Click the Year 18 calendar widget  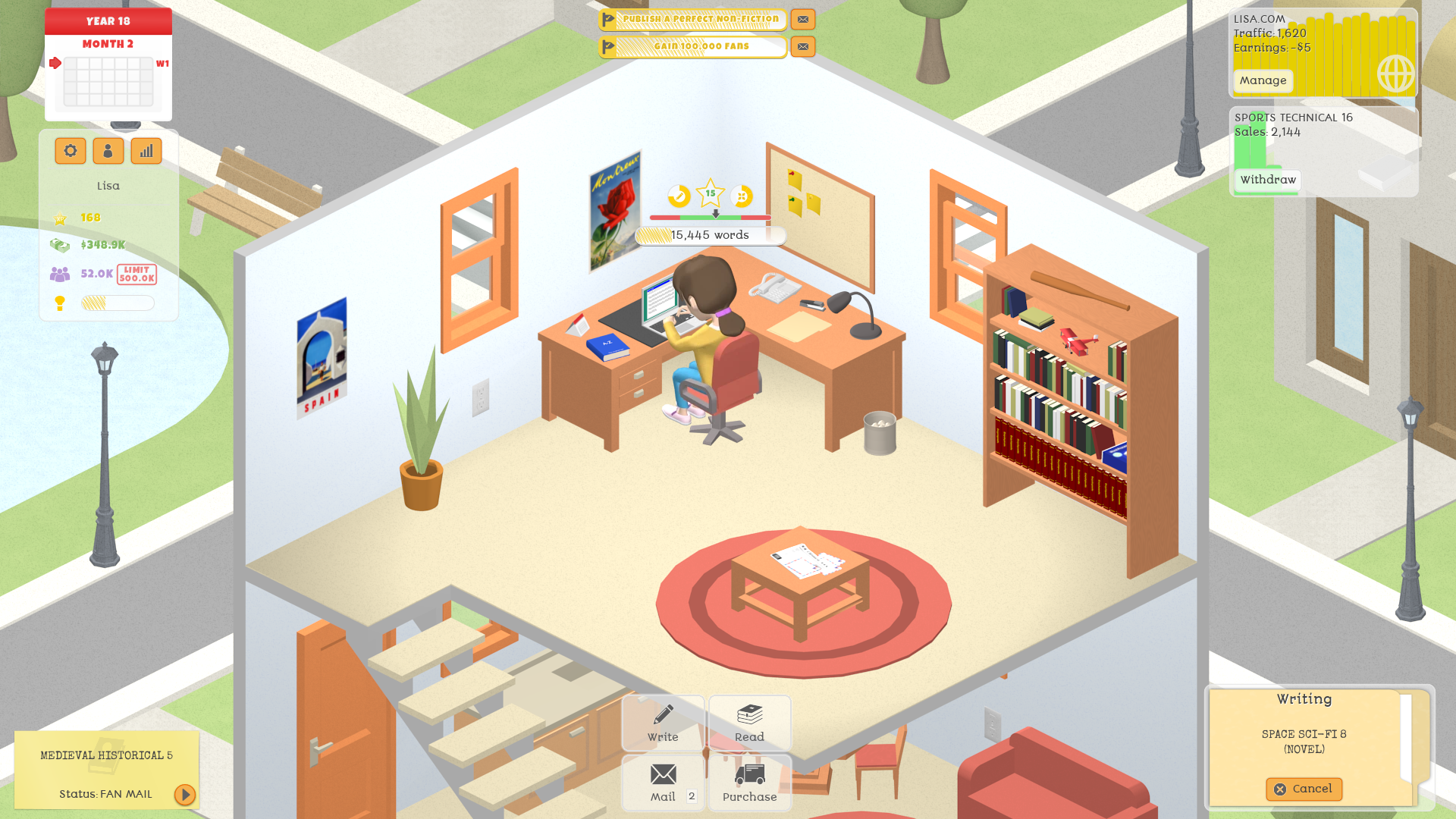pos(108,64)
